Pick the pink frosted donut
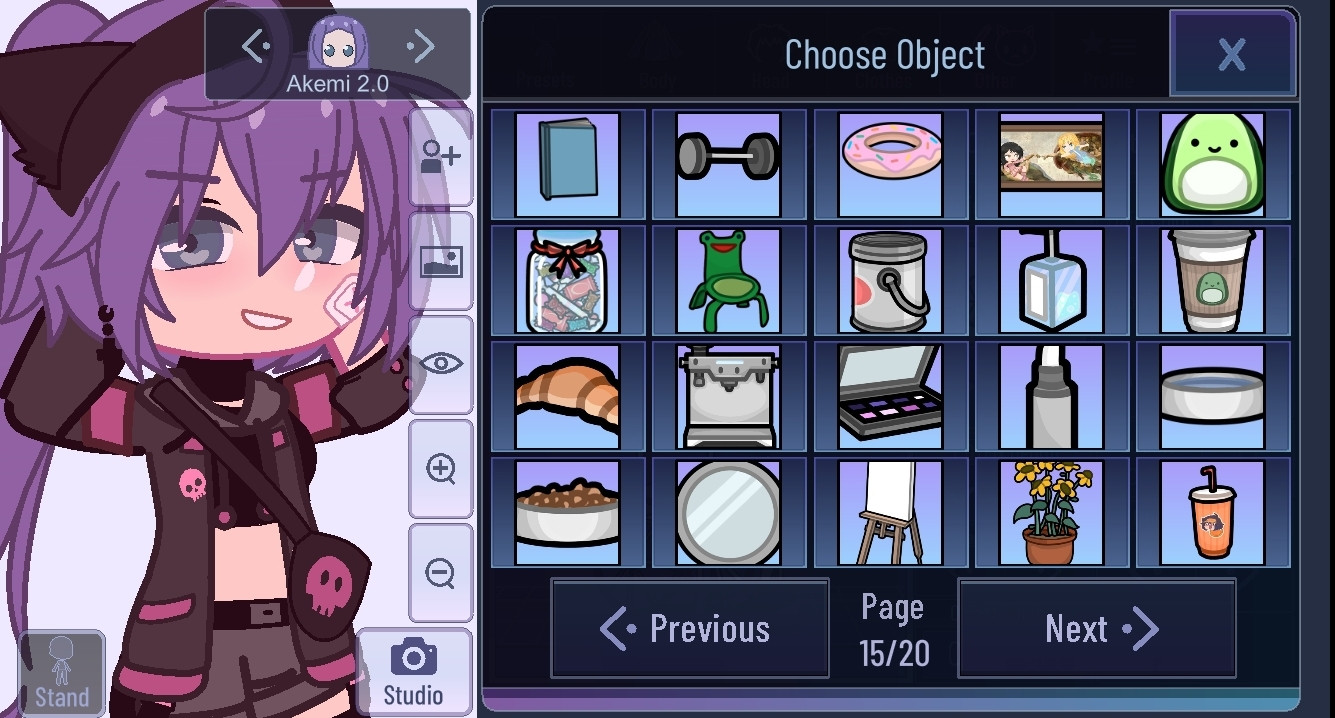 [890, 165]
